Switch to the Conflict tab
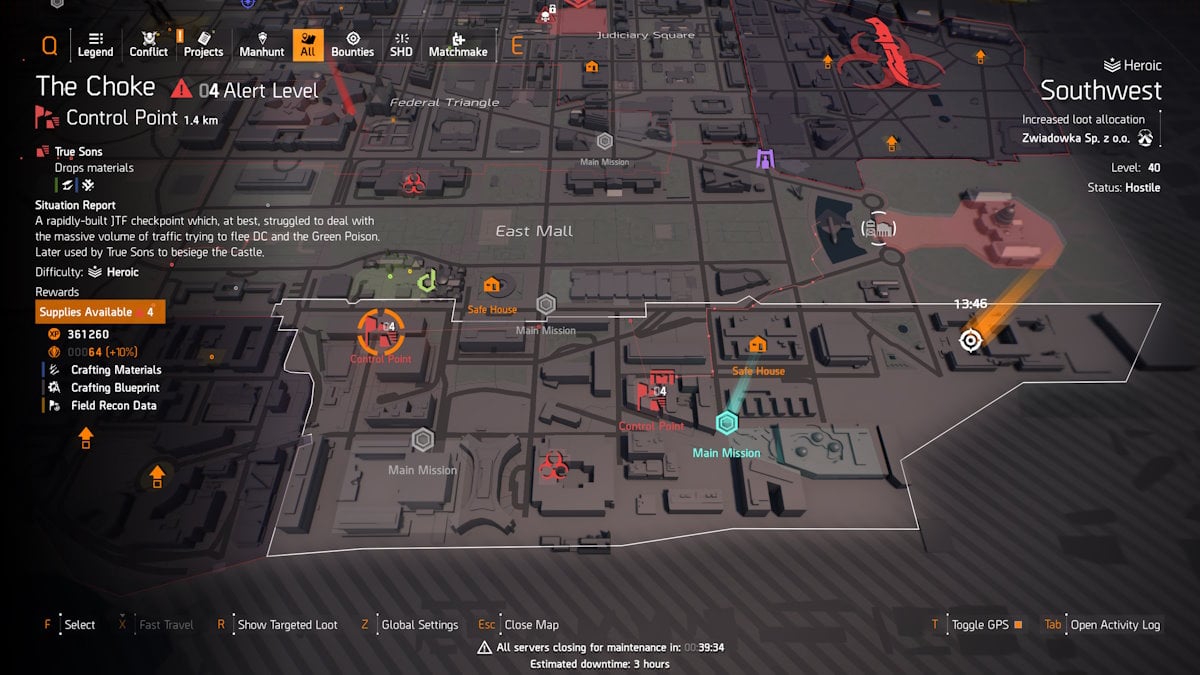The image size is (1200, 675). coord(149,45)
